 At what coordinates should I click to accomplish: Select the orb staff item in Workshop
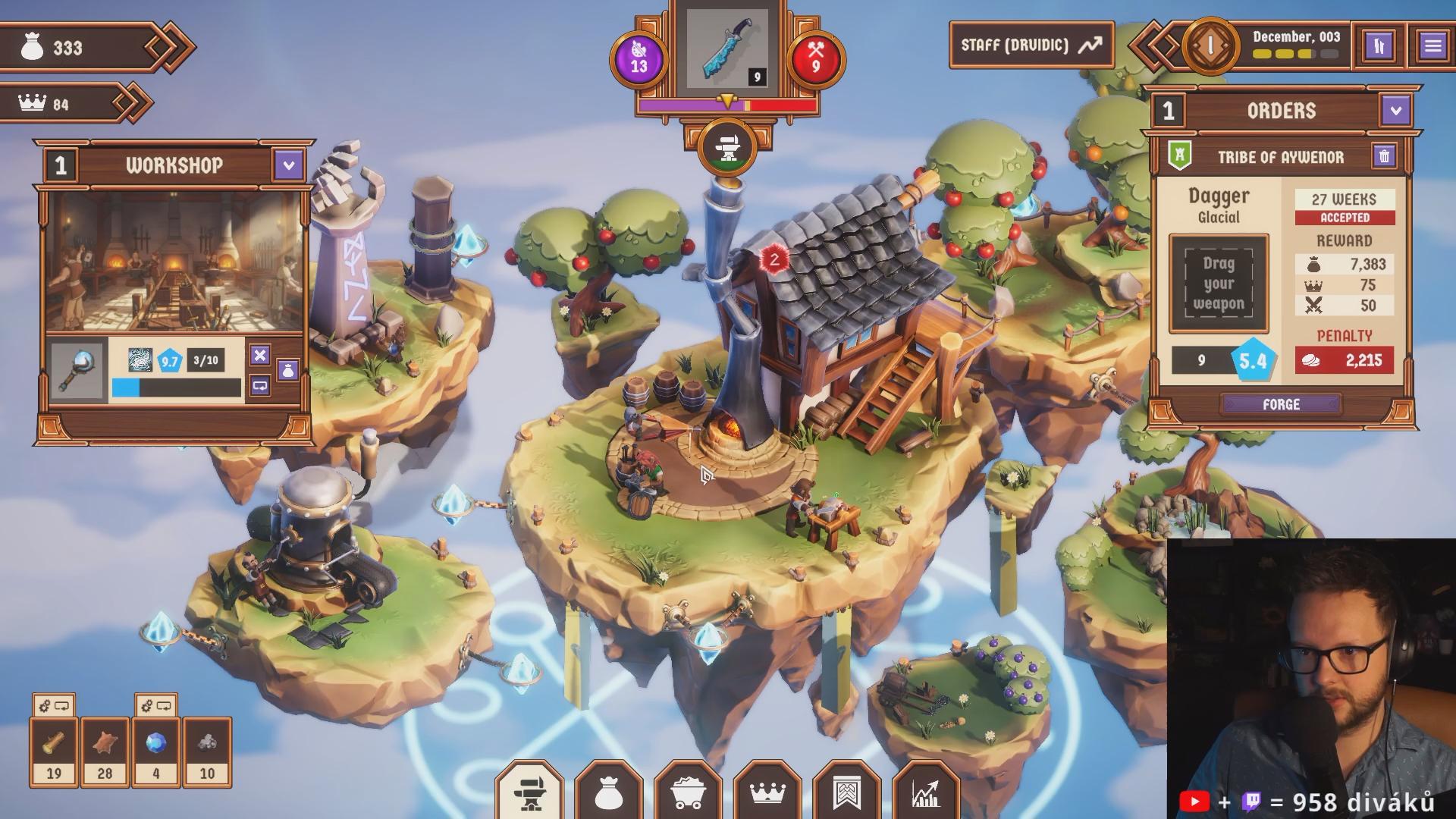[78, 371]
